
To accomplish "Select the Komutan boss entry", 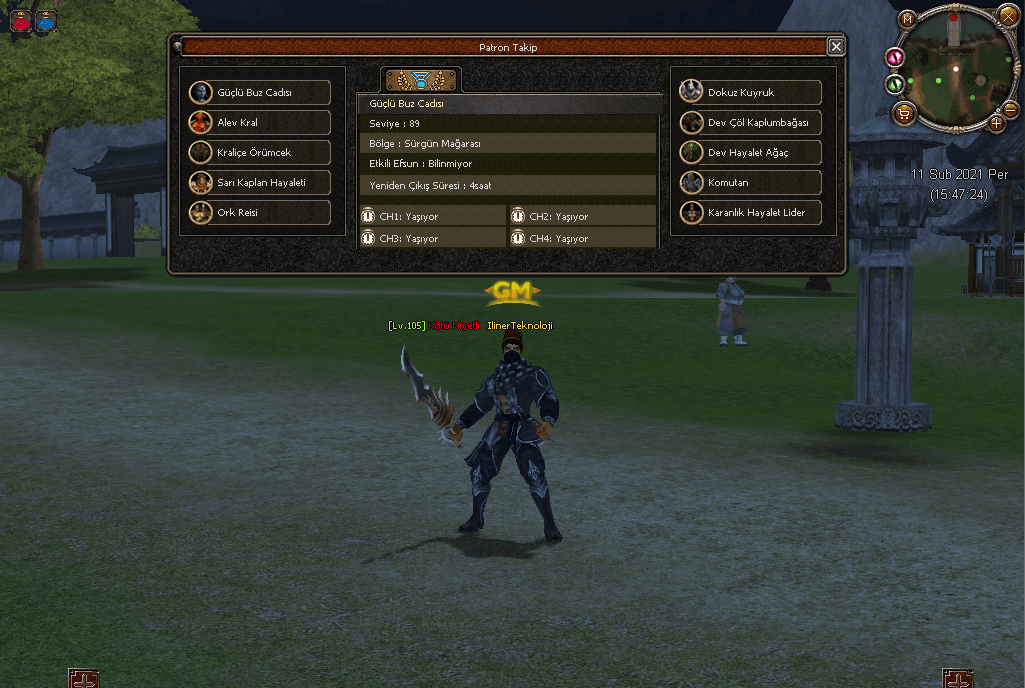I will pos(751,183).
